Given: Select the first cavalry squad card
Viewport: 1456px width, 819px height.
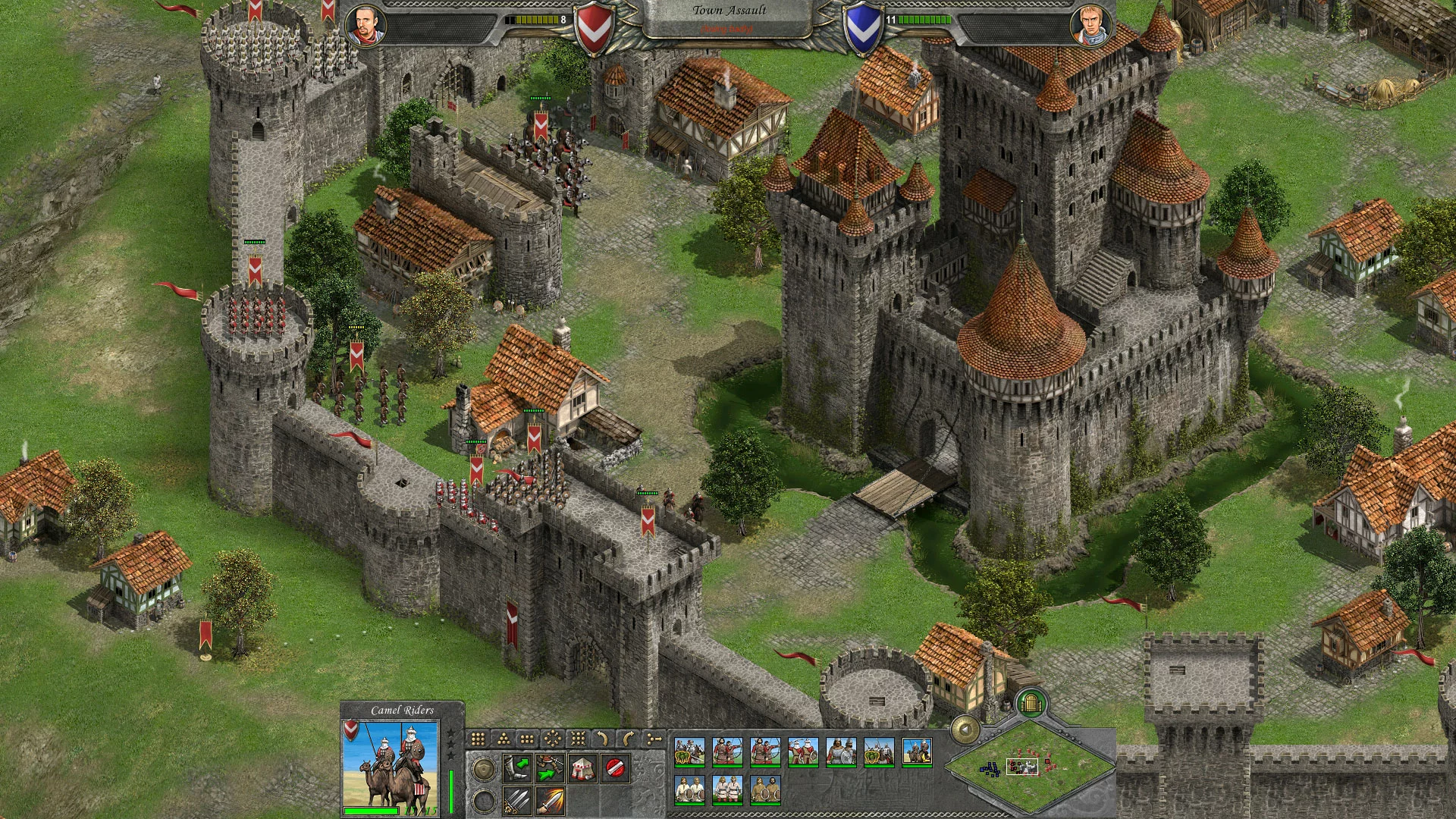Looking at the screenshot, I should 689,752.
